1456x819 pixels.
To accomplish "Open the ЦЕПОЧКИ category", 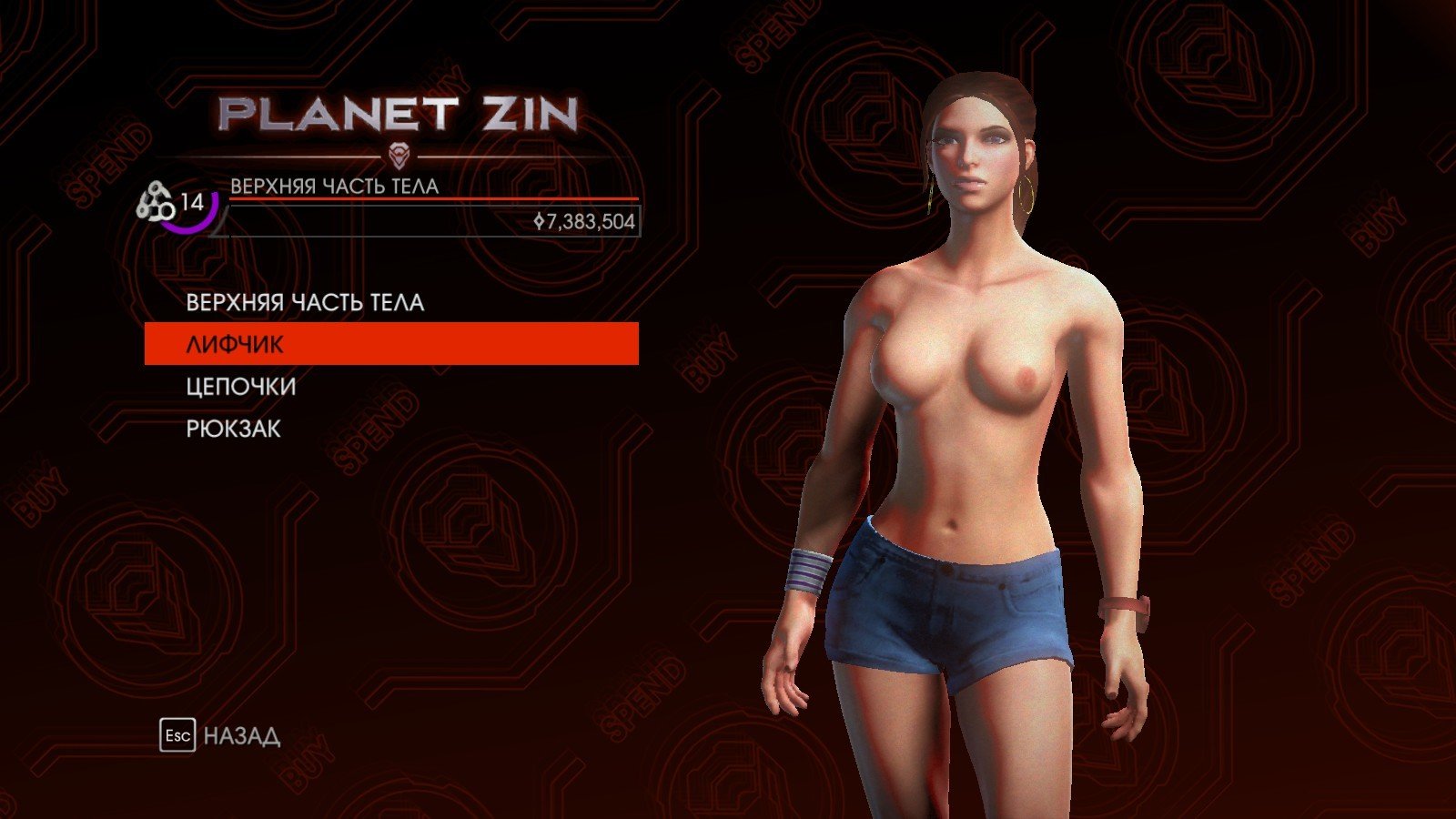I will pos(241,387).
